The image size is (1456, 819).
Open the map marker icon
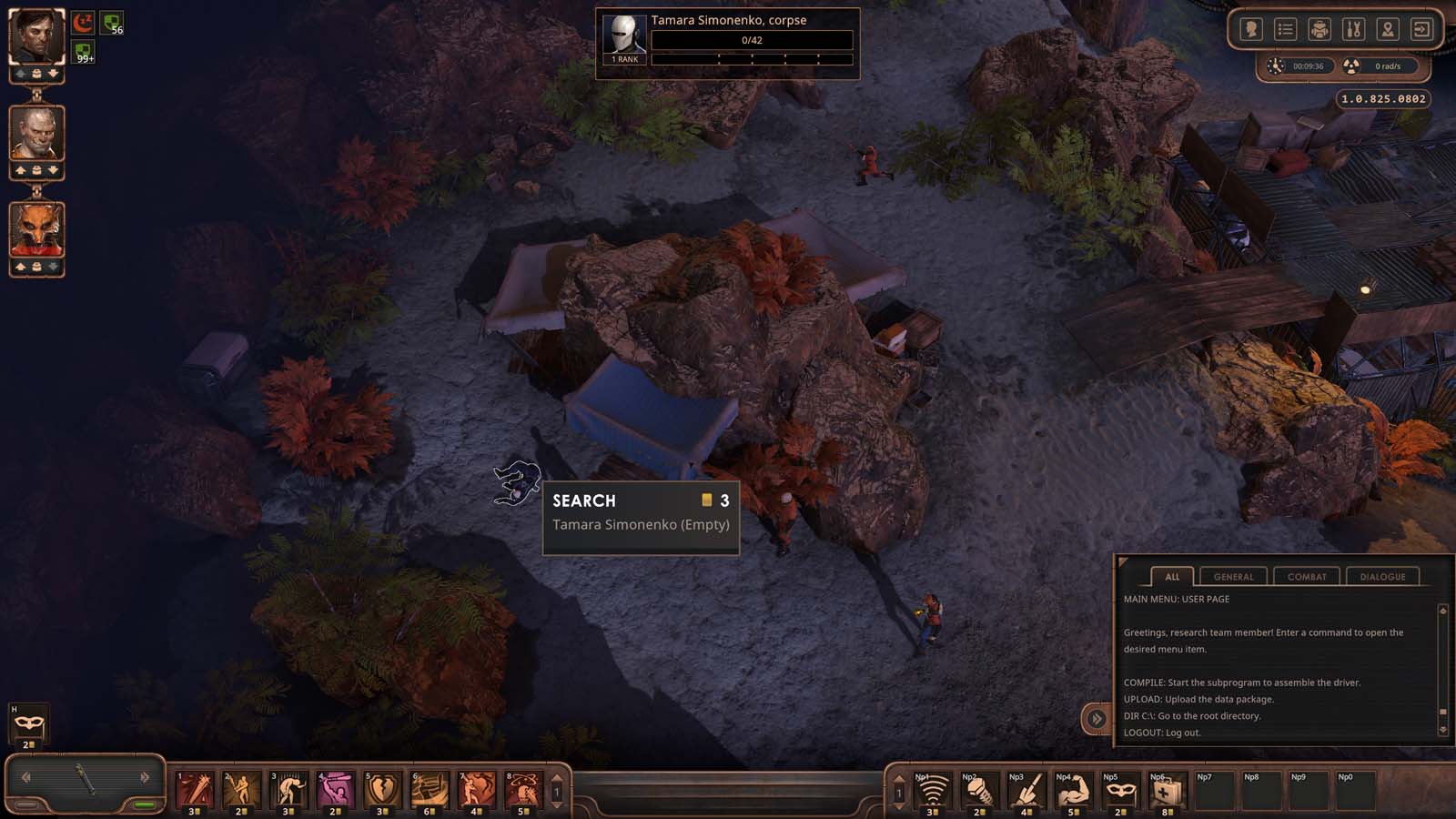point(1387,30)
